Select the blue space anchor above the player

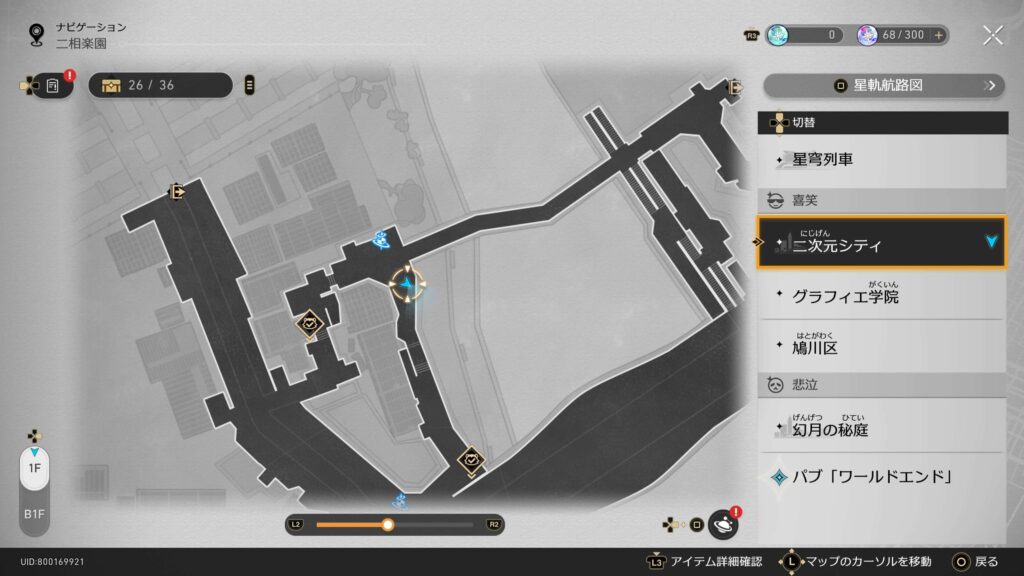382,238
